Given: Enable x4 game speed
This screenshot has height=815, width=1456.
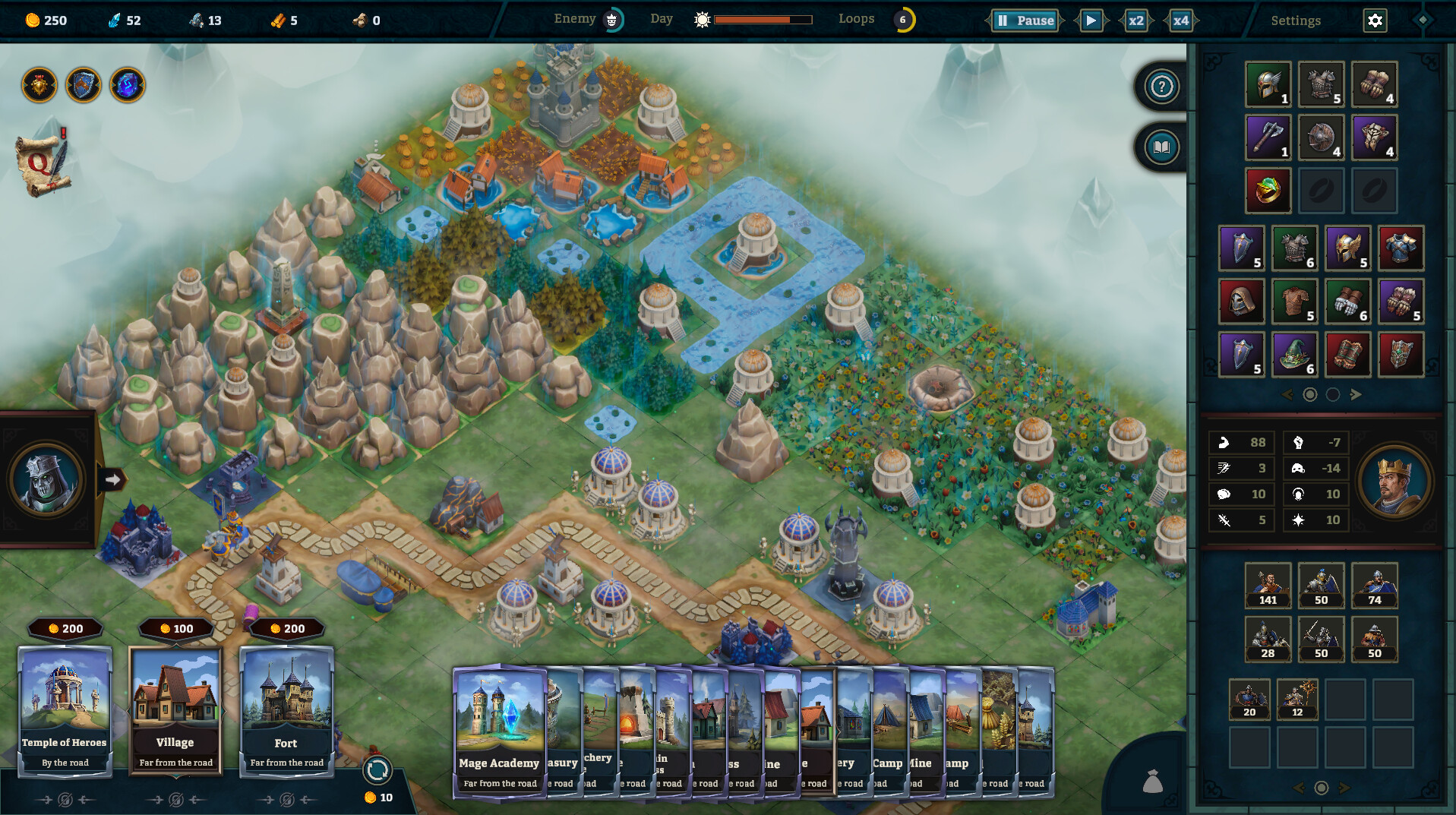Looking at the screenshot, I should point(1180,21).
